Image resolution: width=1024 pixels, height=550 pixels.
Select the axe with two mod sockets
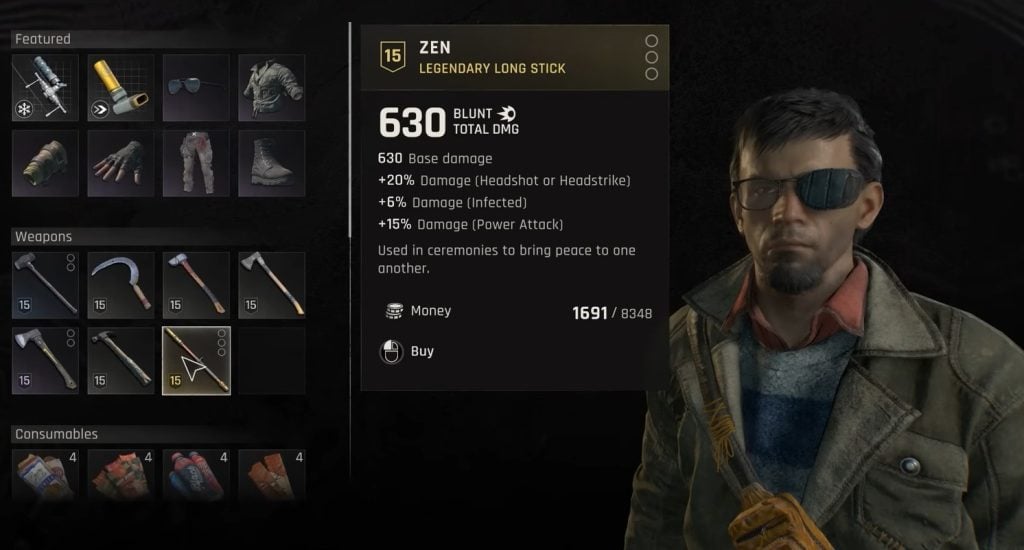click(x=46, y=360)
